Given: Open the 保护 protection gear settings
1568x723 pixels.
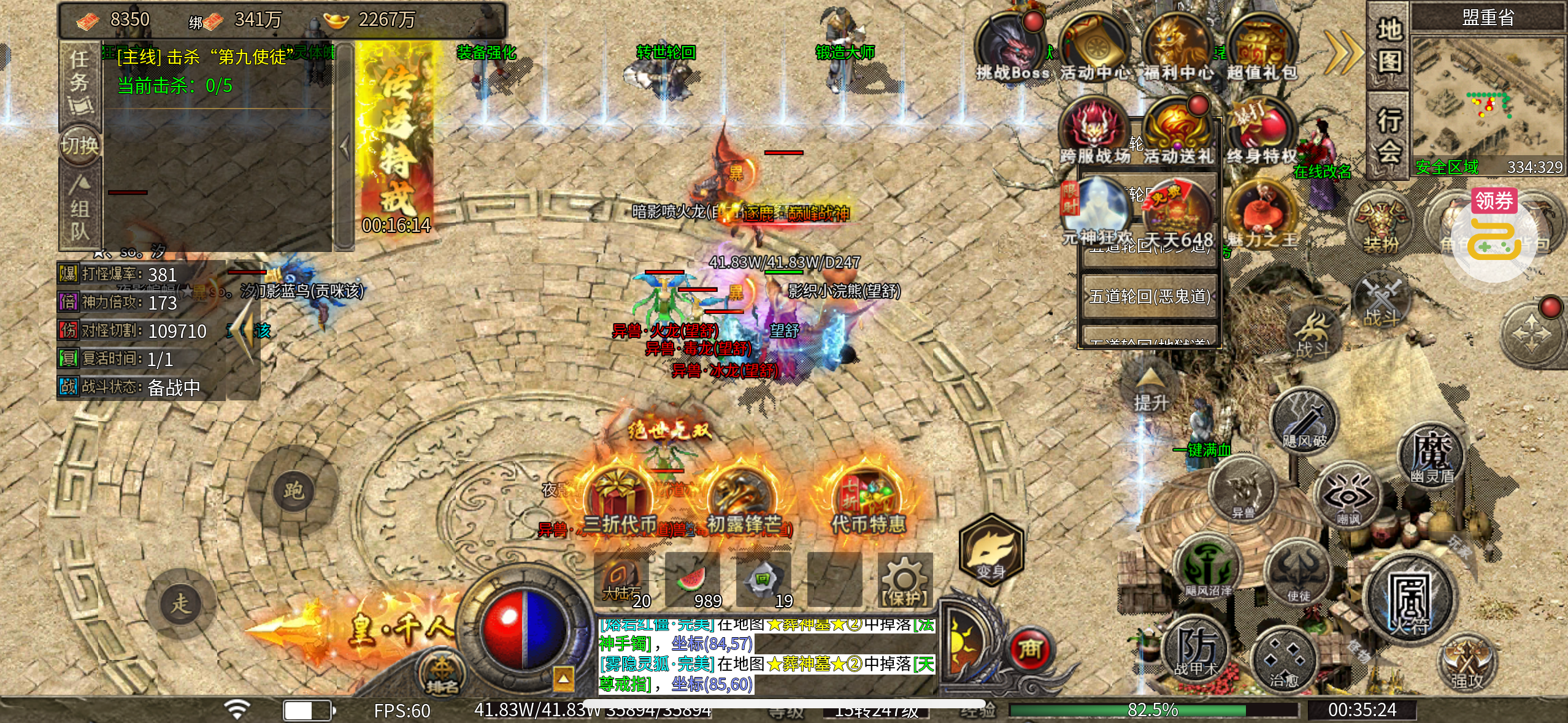Looking at the screenshot, I should tap(905, 580).
